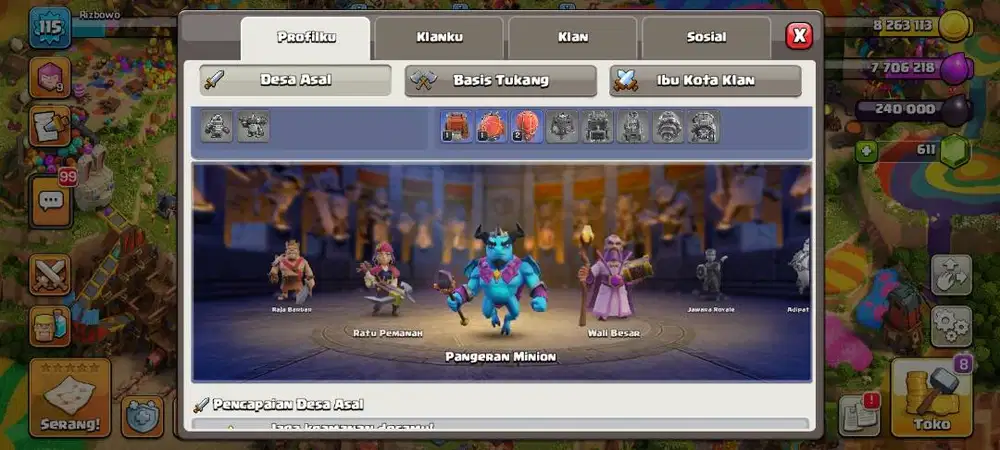The height and width of the screenshot is (450, 1000).
Task: Open the settings gears icon
Action: 951,326
